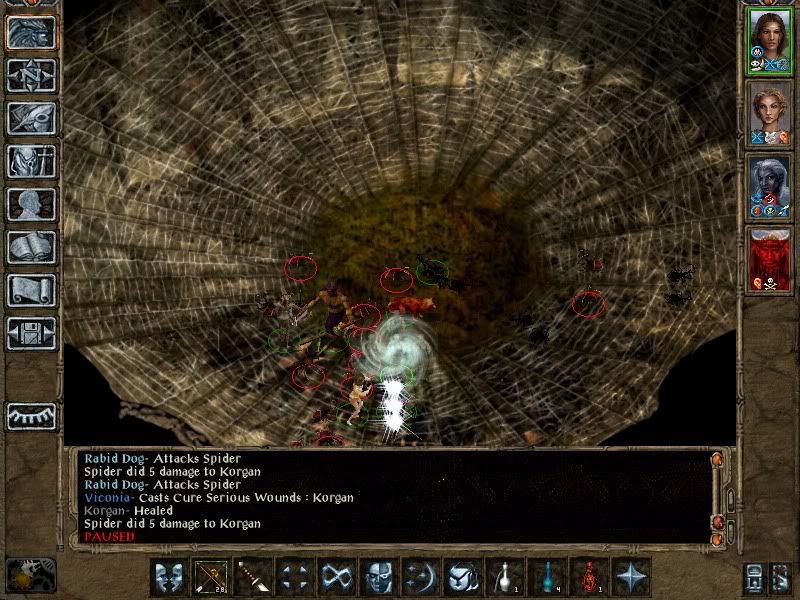This screenshot has width=800, height=600.
Task: Open the inventory screen
Action: 31,161
